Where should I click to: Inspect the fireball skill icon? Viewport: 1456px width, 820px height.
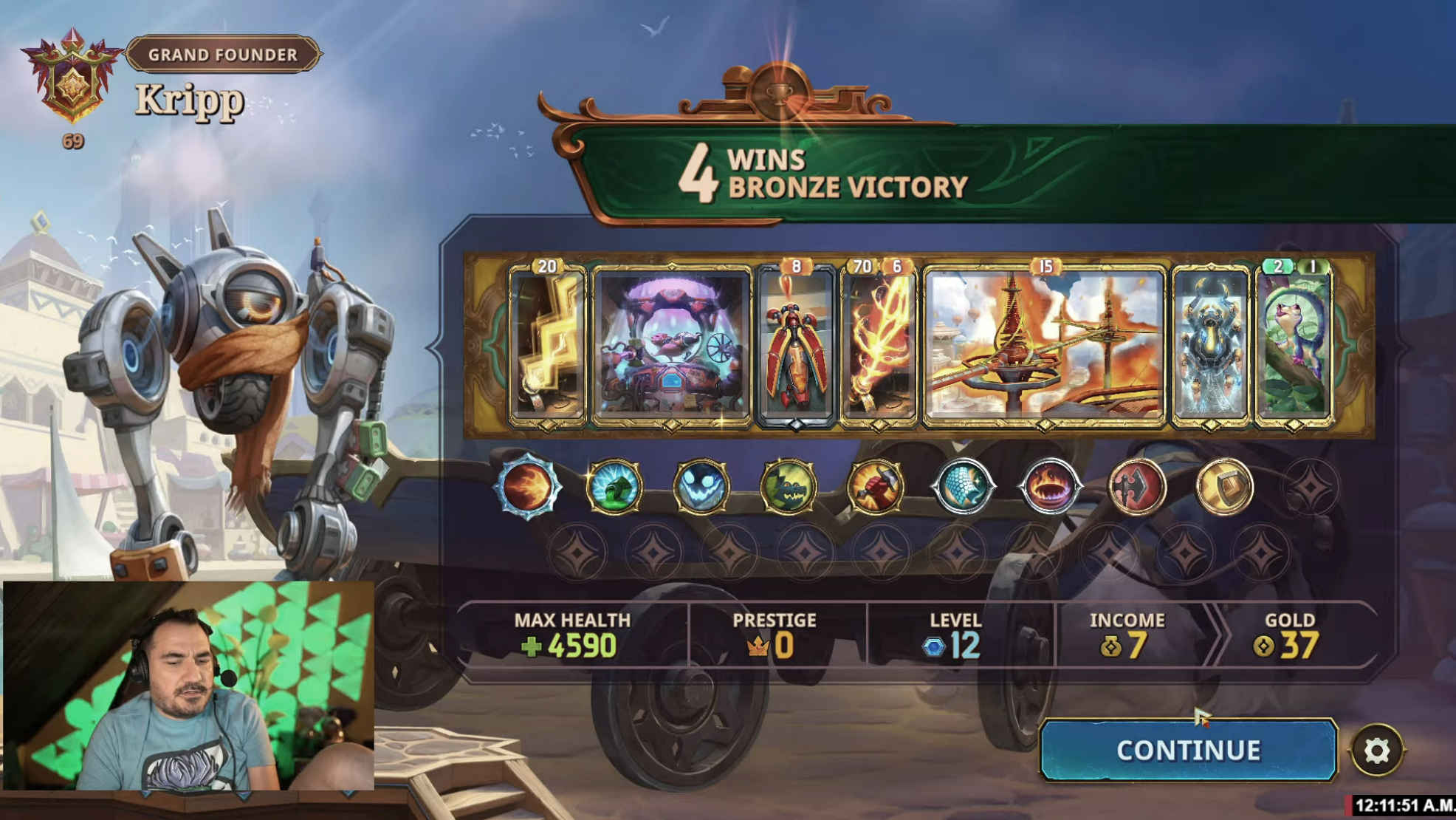click(527, 487)
